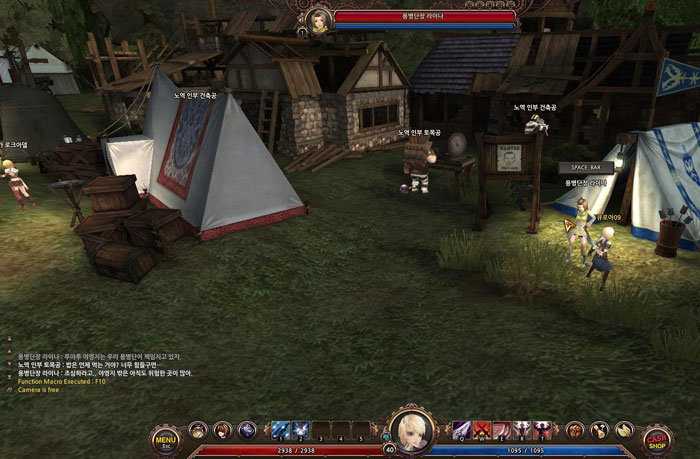Use the winged item in slot 2
700x459 pixels.
(301, 430)
